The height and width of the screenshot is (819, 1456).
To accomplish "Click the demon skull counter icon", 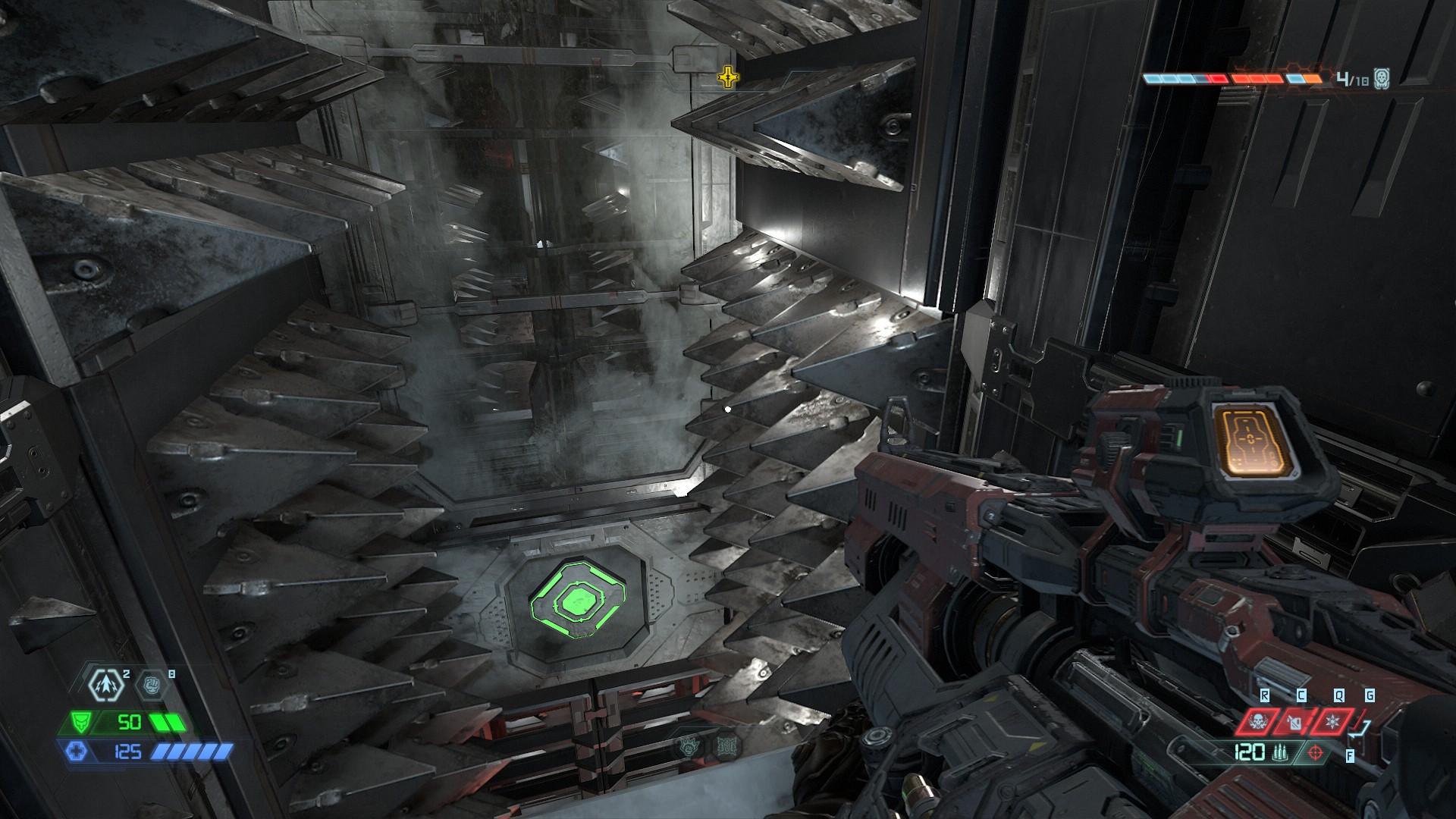I will tap(1382, 78).
